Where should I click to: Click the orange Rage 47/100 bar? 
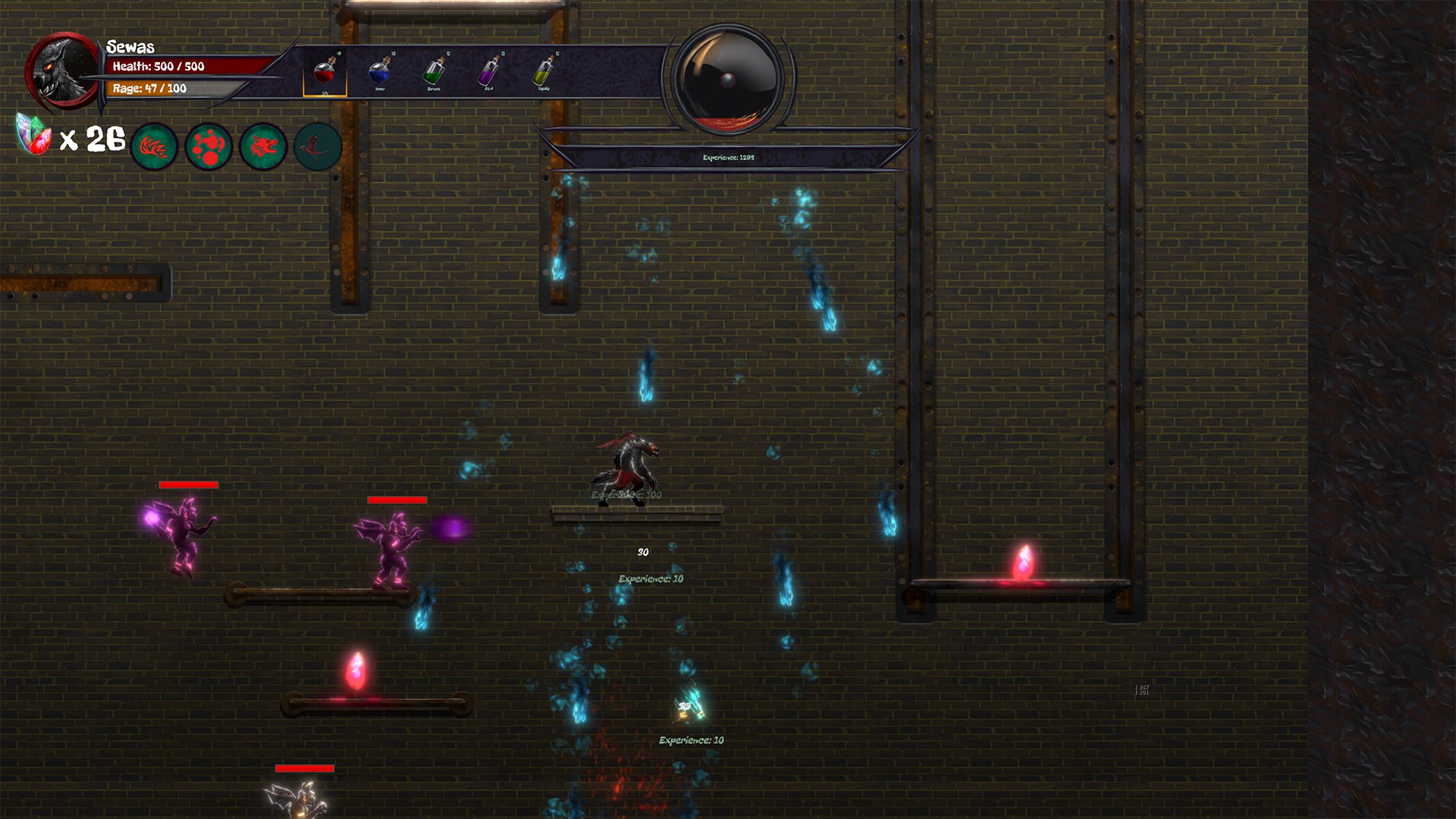[148, 89]
